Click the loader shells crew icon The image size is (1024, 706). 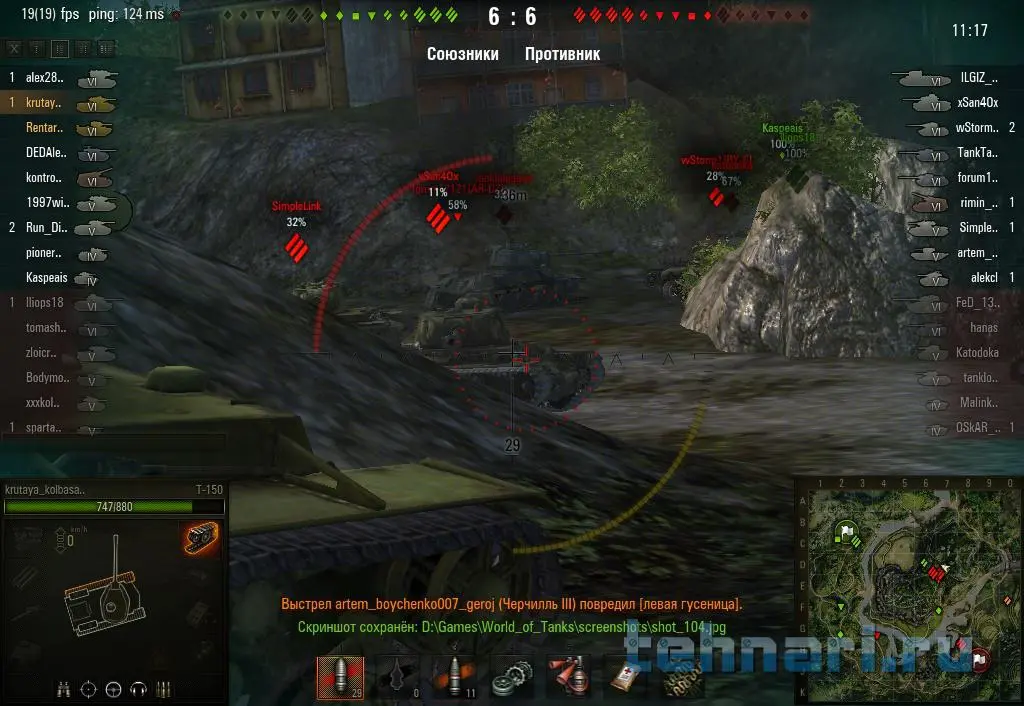pyautogui.click(x=164, y=688)
